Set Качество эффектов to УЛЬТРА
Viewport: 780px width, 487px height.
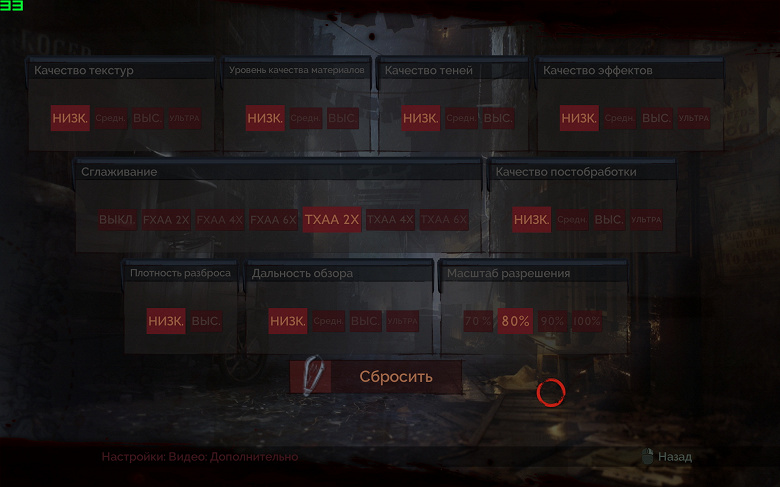pos(693,119)
